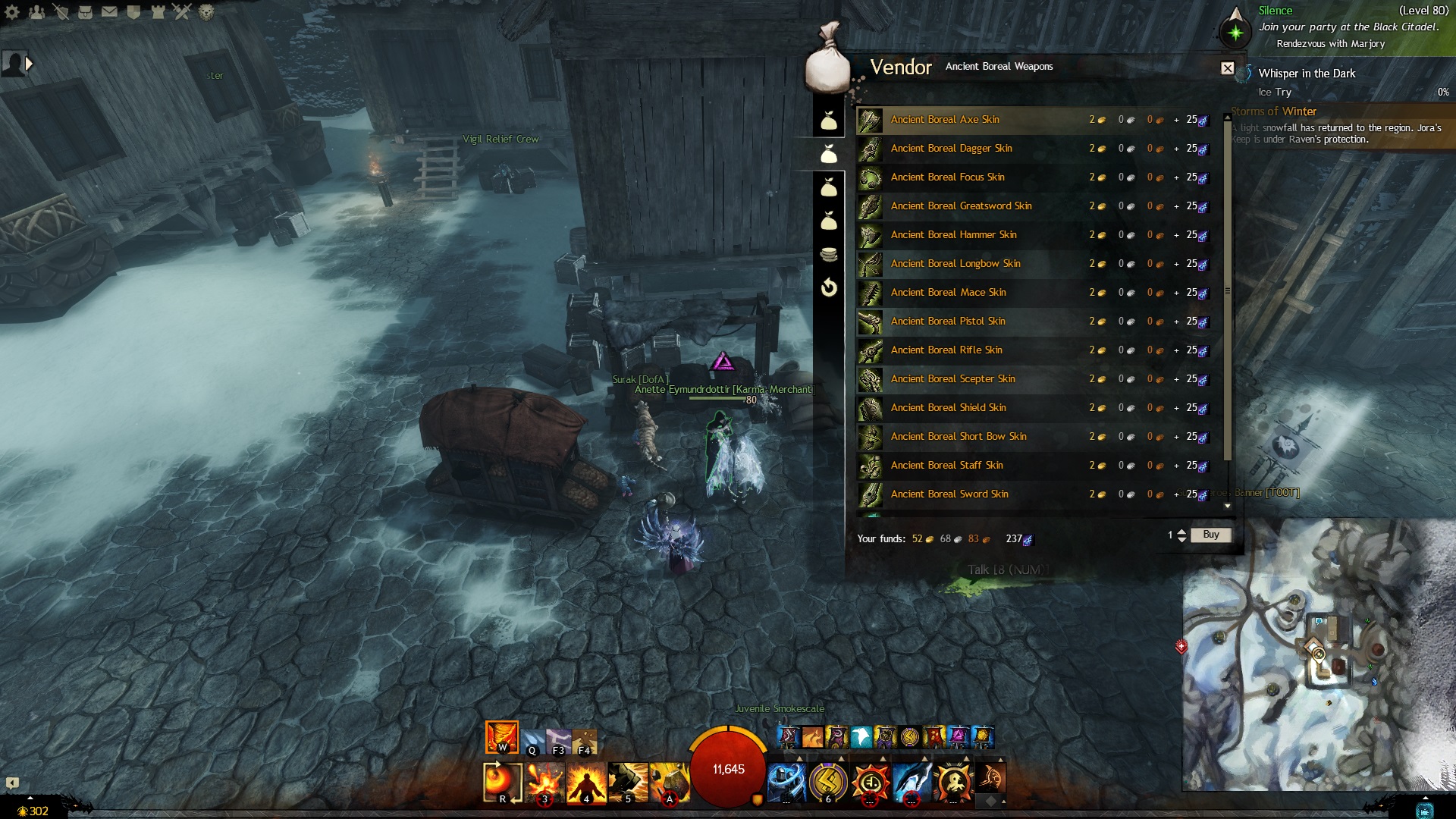Image resolution: width=1456 pixels, height=819 pixels.
Task: Choose Ancient Boreal Greatsword Skin
Action: (x=961, y=206)
